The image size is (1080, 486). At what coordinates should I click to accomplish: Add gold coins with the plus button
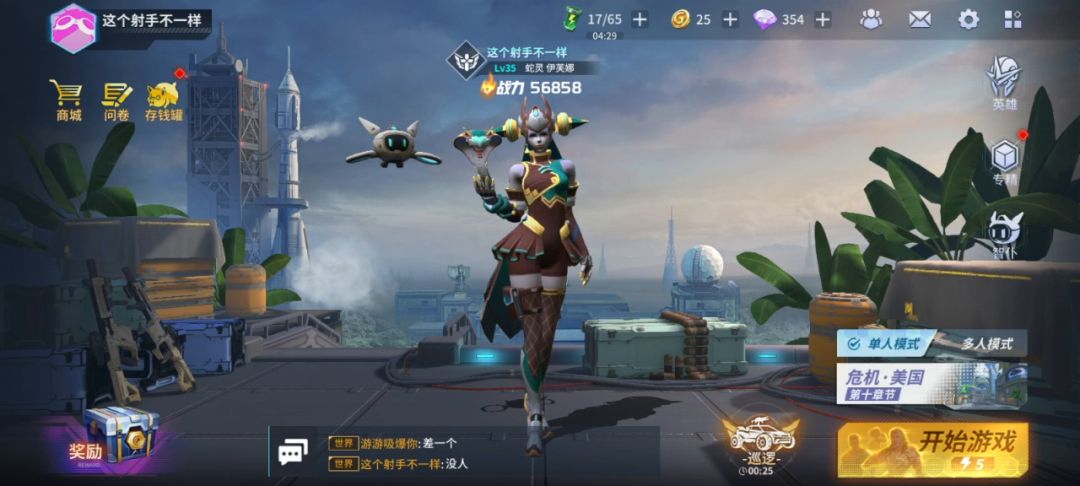pyautogui.click(x=730, y=19)
